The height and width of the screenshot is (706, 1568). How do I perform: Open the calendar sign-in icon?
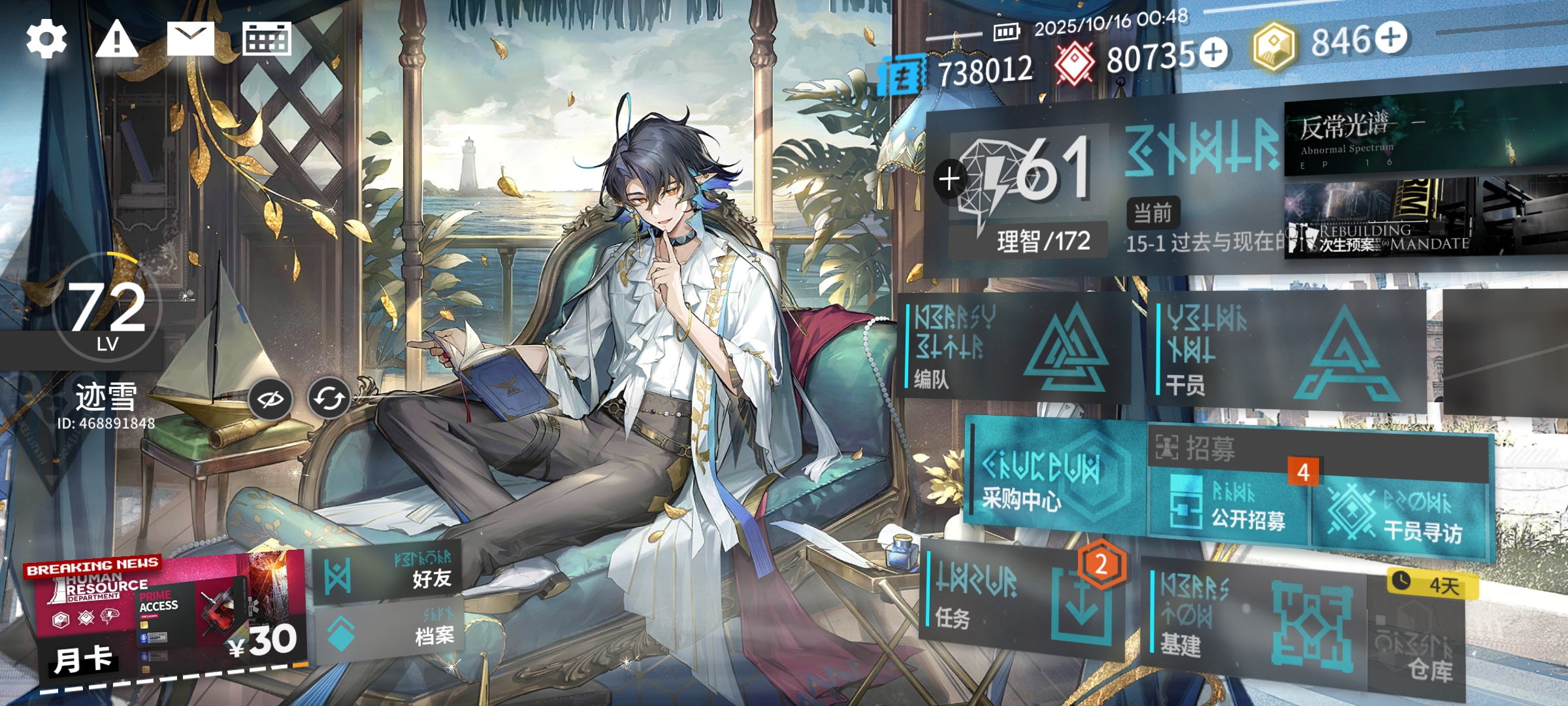[267, 39]
